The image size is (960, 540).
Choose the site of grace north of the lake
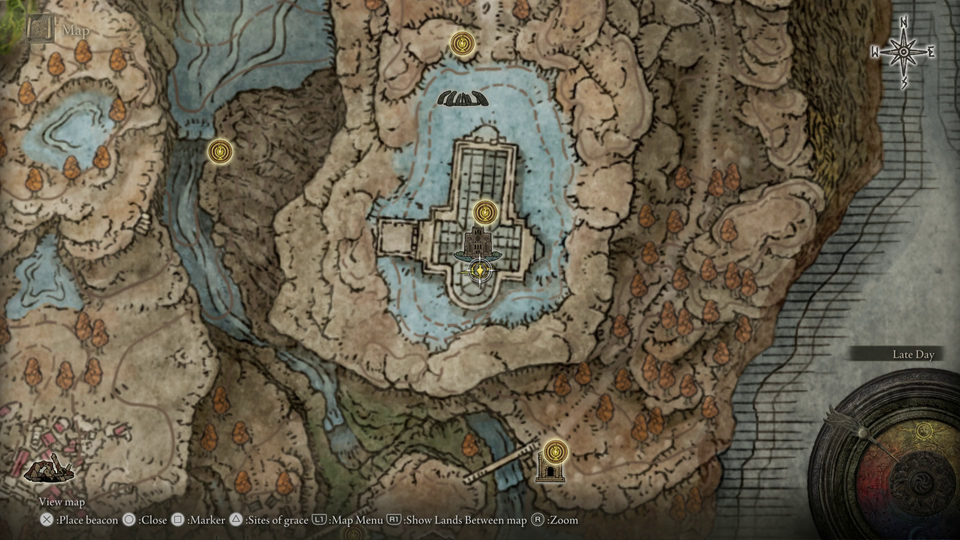(462, 44)
